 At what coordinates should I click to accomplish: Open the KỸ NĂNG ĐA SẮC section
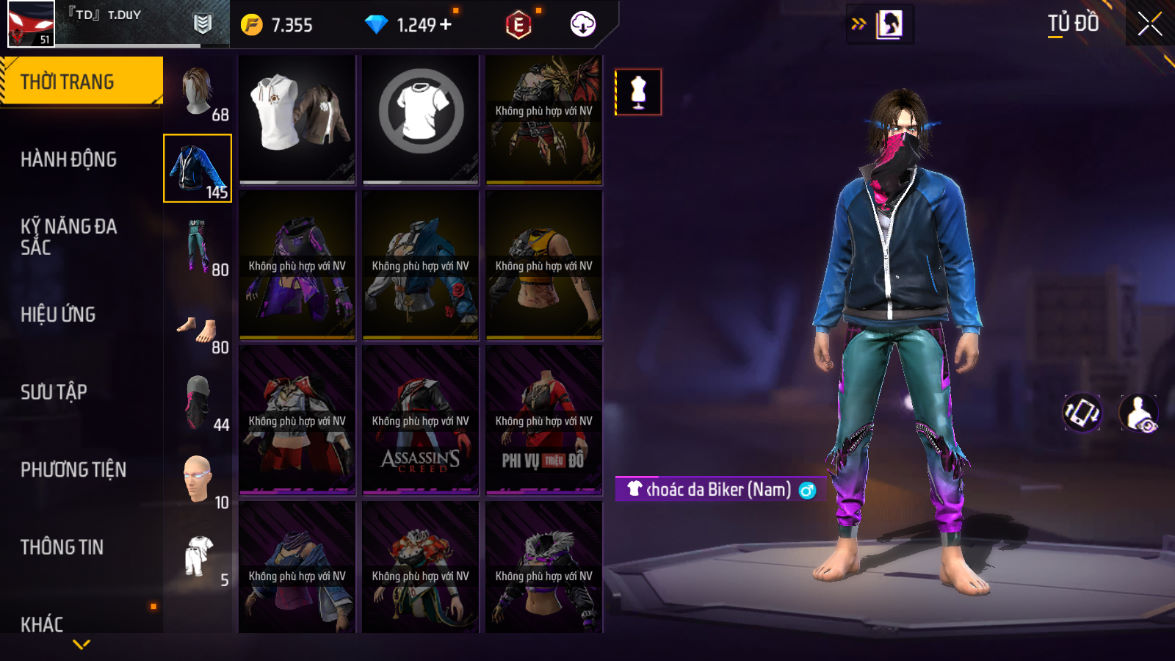pos(69,236)
